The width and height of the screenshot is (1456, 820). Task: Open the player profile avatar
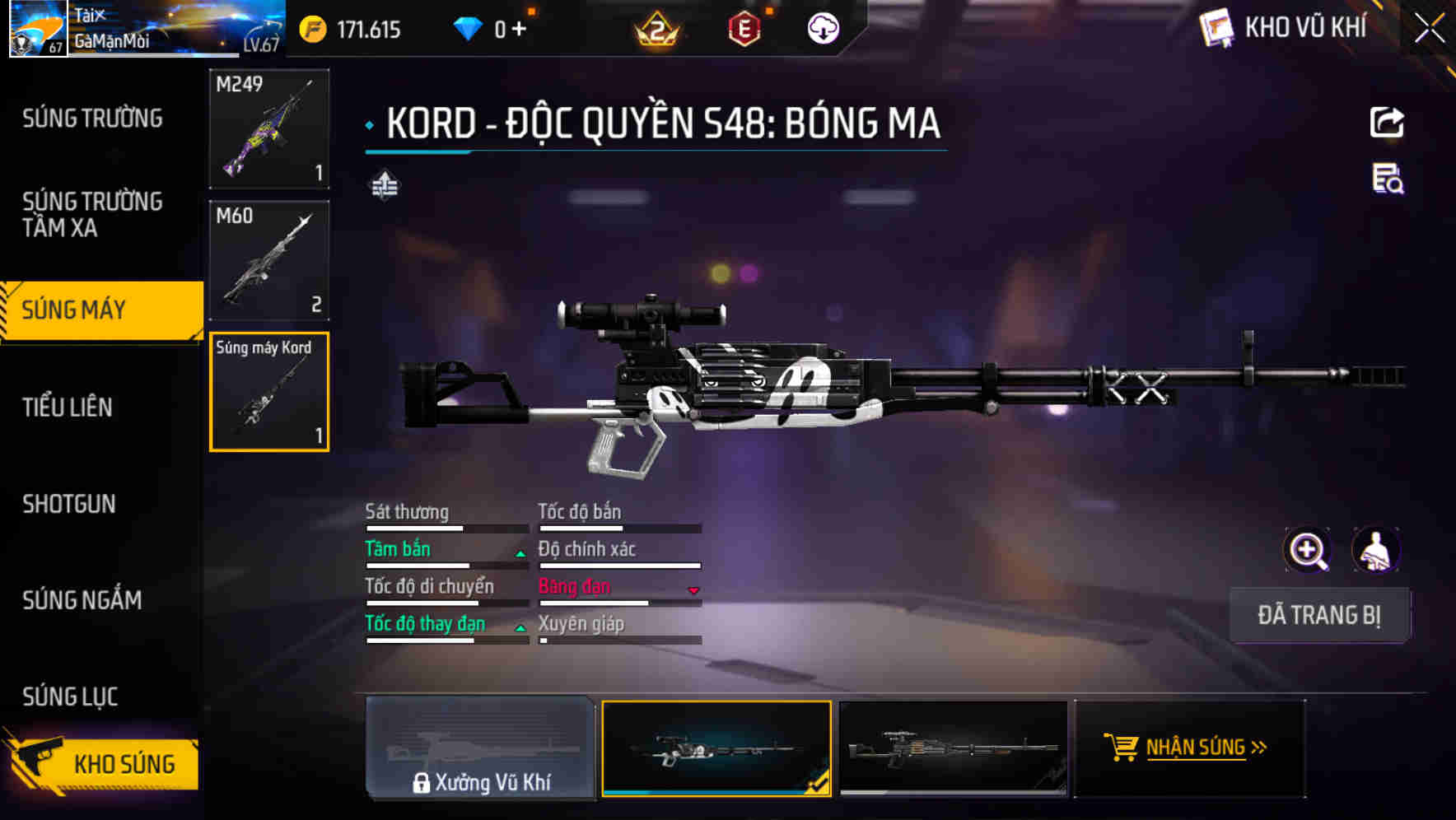point(38,30)
